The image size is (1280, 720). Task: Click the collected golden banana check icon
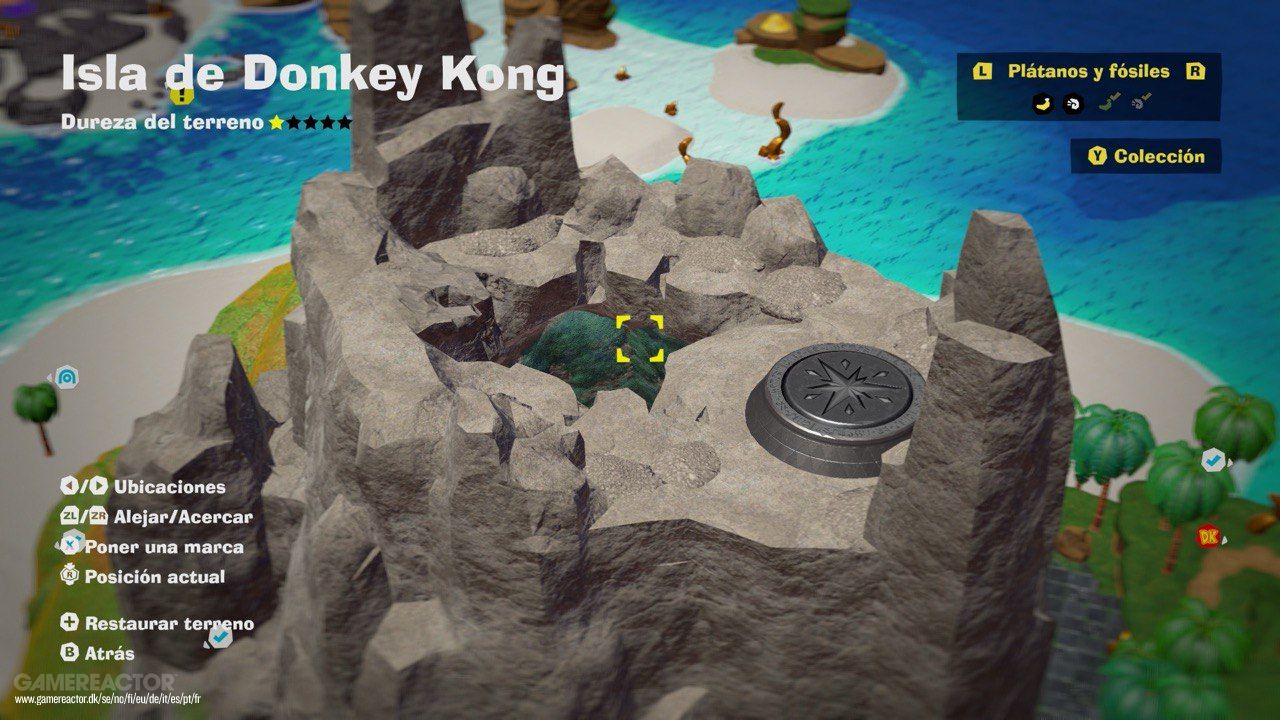tap(1109, 100)
